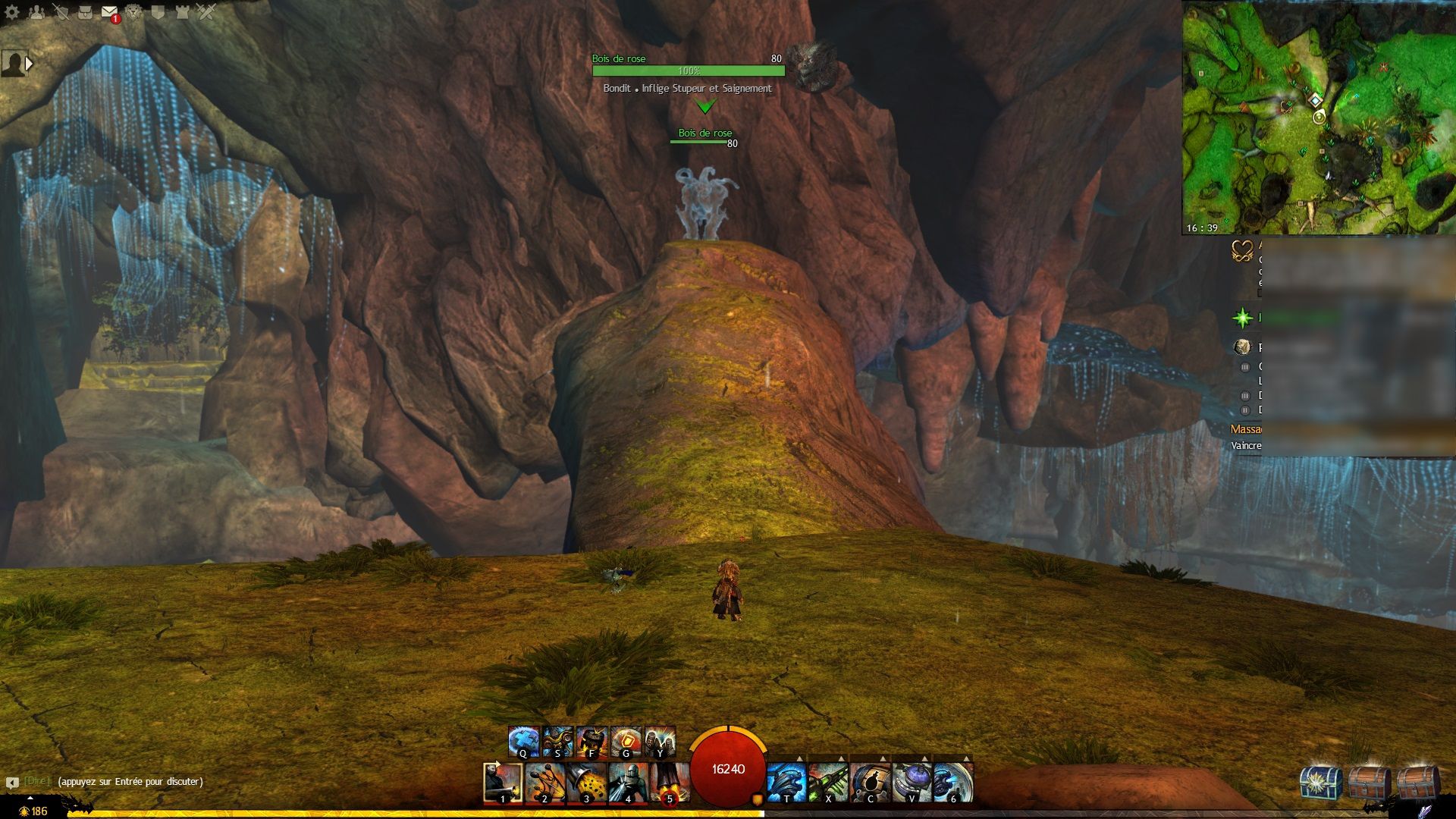
Task: Open the Black Lion trading post lion icon
Action: pos(133,12)
